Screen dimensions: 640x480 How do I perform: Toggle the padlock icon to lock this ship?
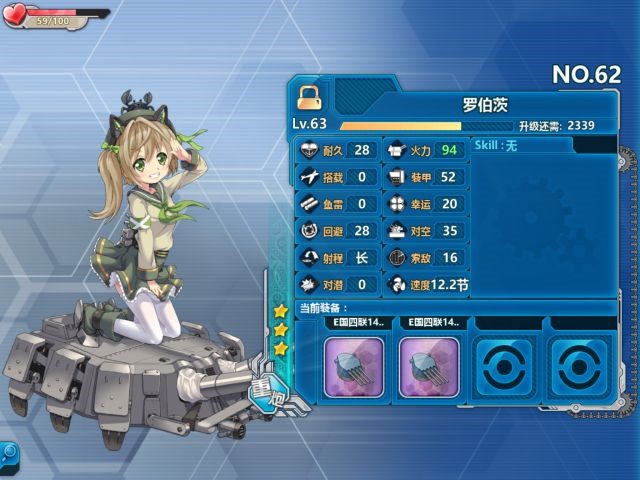(x=308, y=96)
